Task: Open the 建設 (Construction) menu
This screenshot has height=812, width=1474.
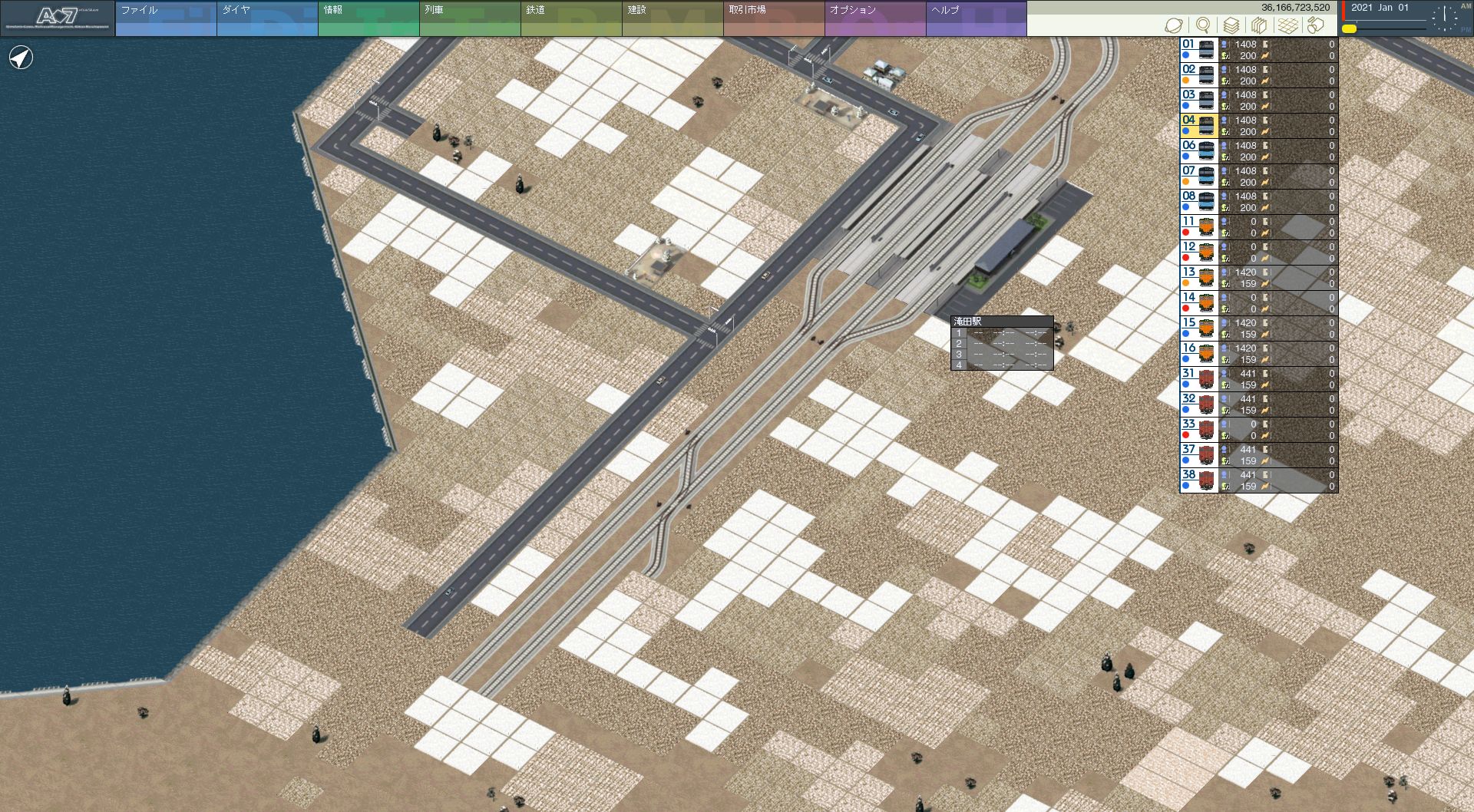Action: [x=673, y=18]
